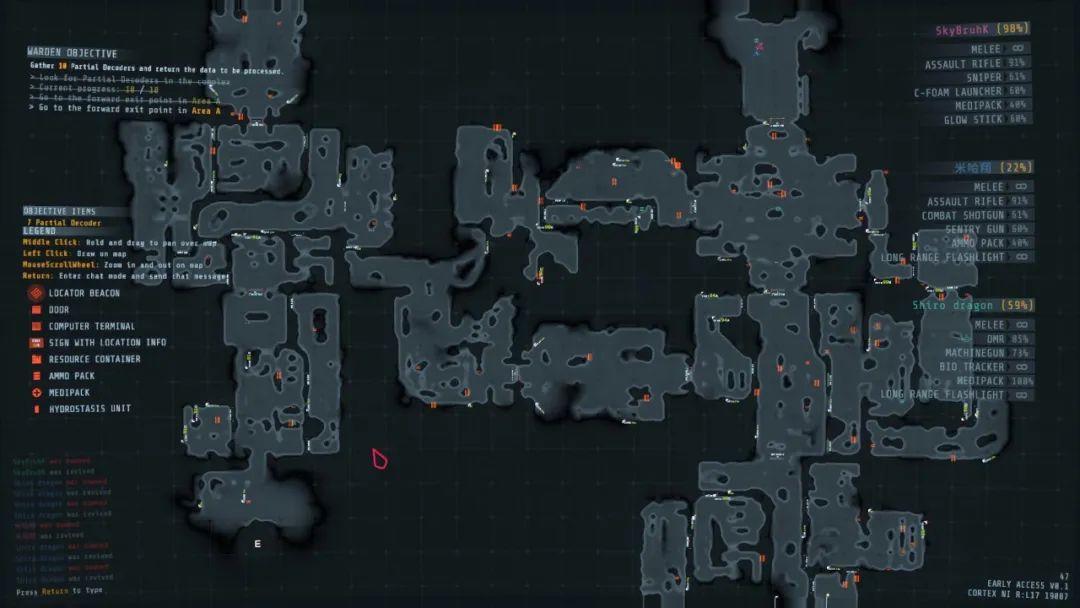The image size is (1080, 608).
Task: Pick the Ammo Pack legend entry
Action: coord(70,376)
